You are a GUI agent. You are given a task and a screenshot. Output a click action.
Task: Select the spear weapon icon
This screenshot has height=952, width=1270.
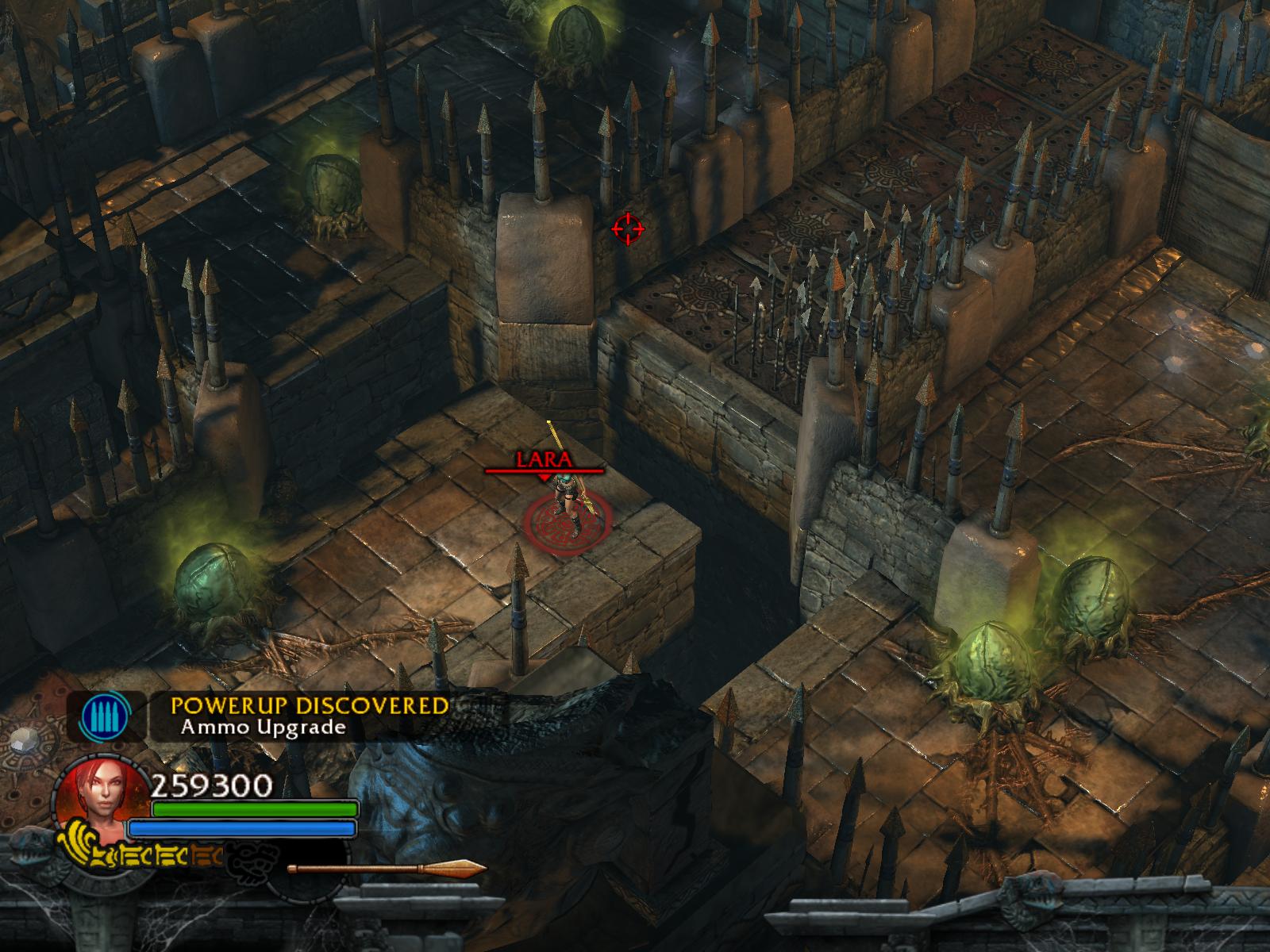387,869
